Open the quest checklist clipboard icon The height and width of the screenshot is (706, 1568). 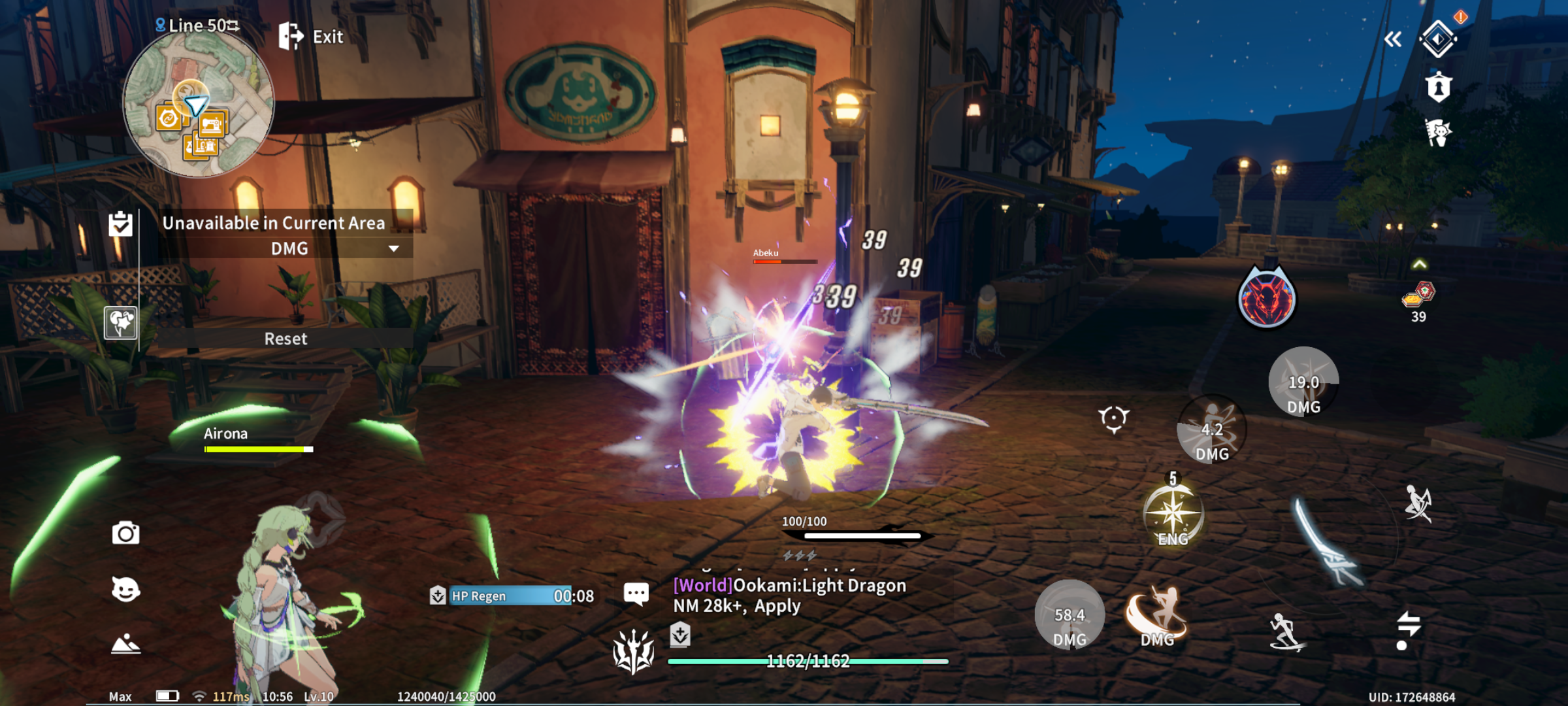[121, 224]
